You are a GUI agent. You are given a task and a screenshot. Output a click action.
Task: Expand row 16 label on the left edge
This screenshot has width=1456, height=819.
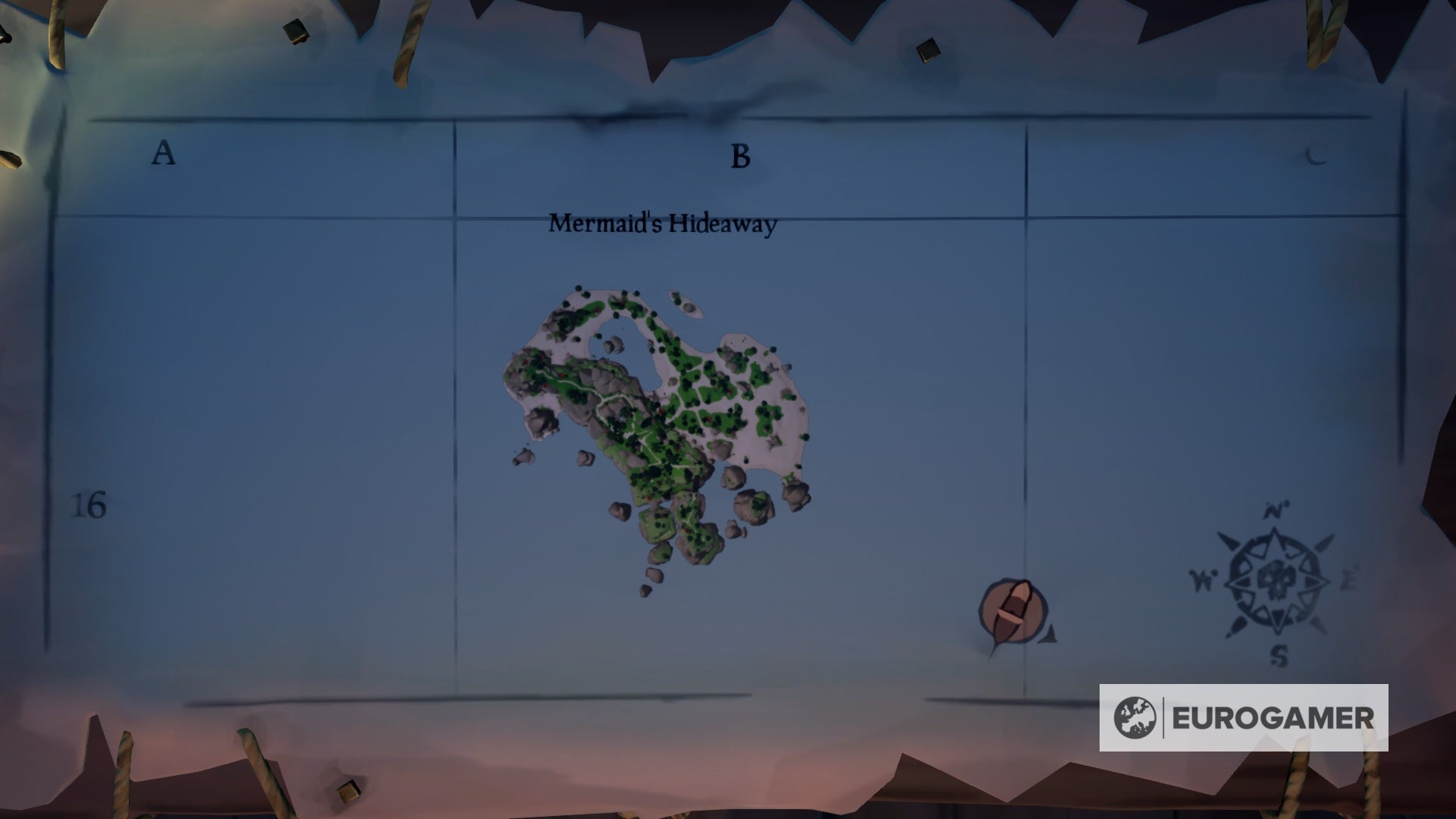pyautogui.click(x=89, y=505)
